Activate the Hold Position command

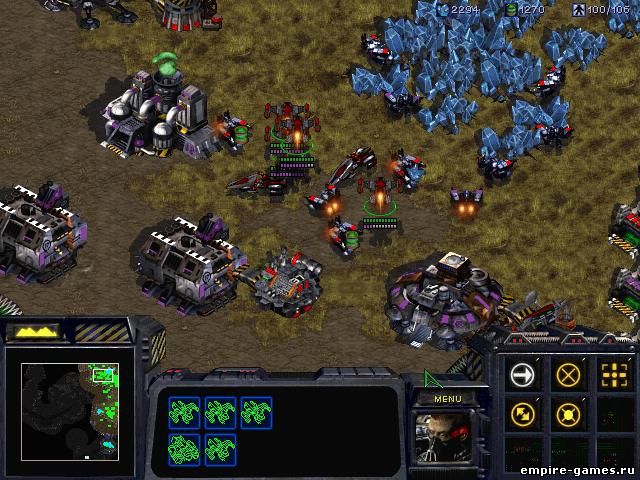tap(569, 412)
